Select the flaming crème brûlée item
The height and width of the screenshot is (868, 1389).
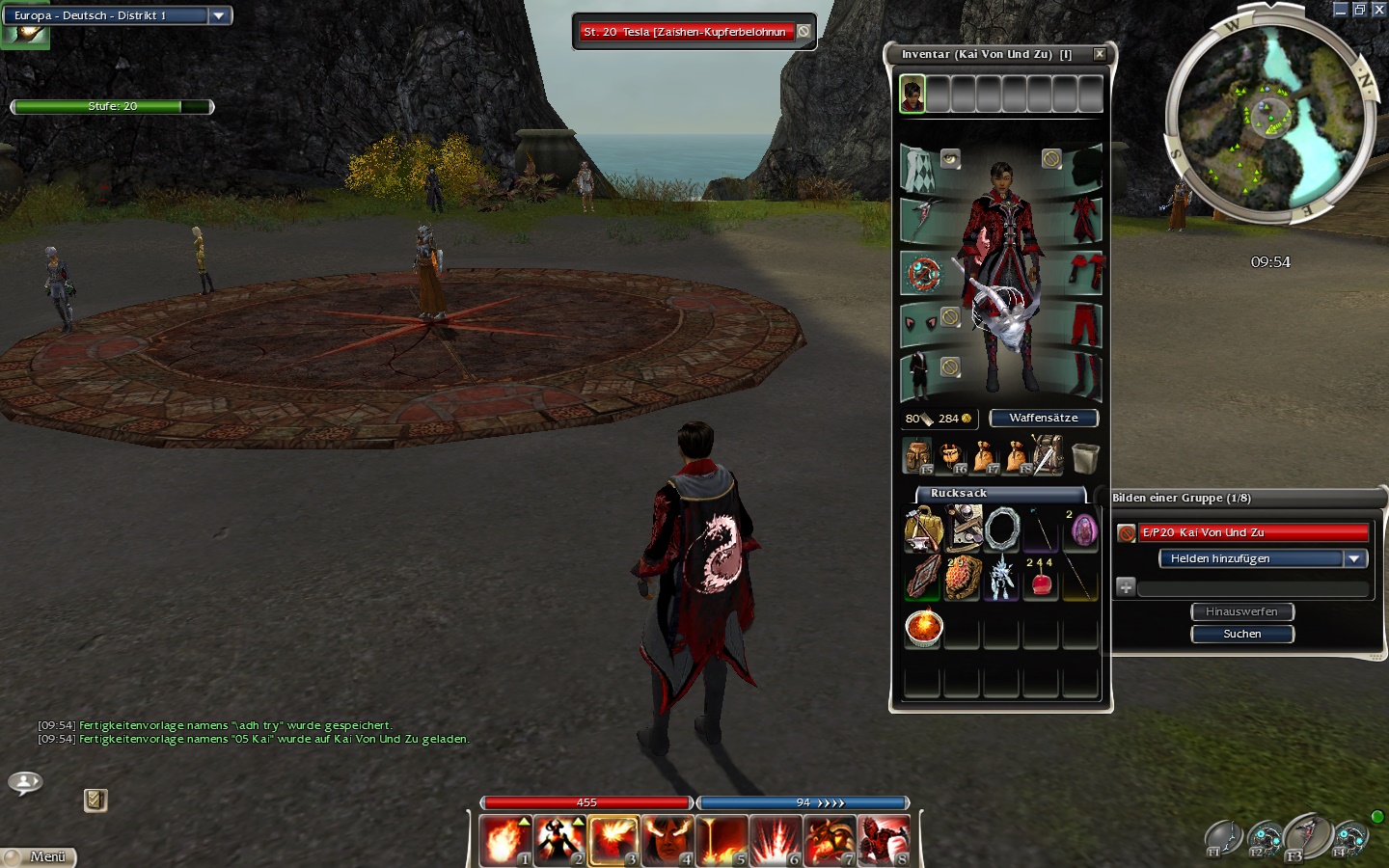click(x=923, y=628)
